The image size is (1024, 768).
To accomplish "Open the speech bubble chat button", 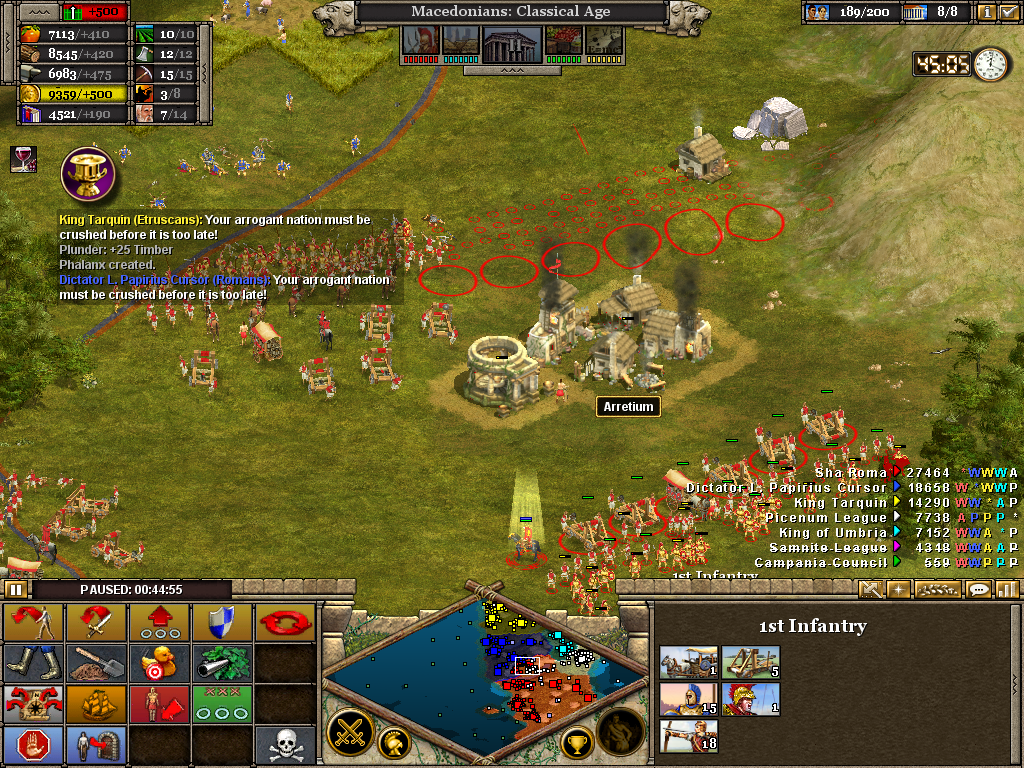I will click(x=979, y=589).
